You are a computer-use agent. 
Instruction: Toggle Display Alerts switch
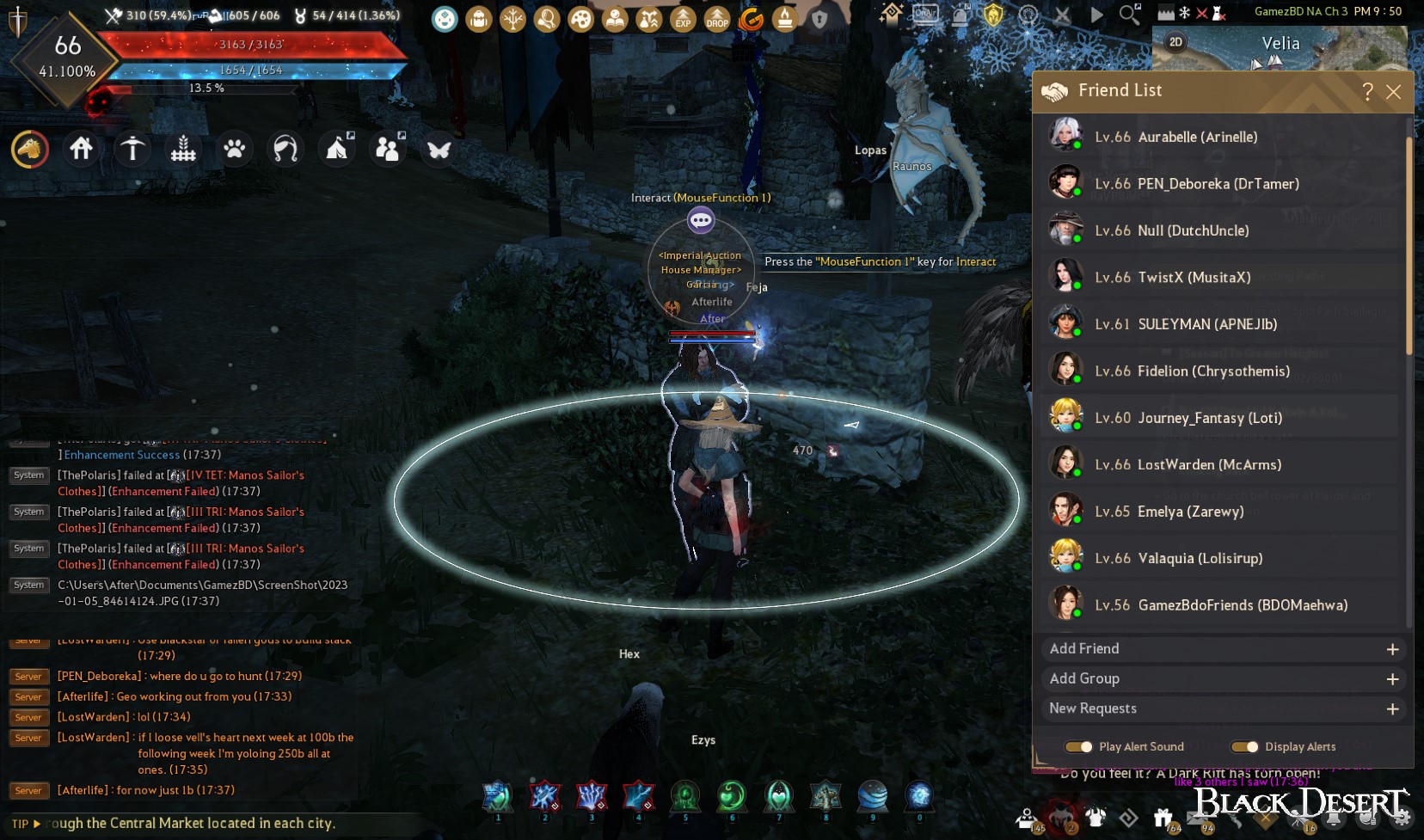point(1244,747)
